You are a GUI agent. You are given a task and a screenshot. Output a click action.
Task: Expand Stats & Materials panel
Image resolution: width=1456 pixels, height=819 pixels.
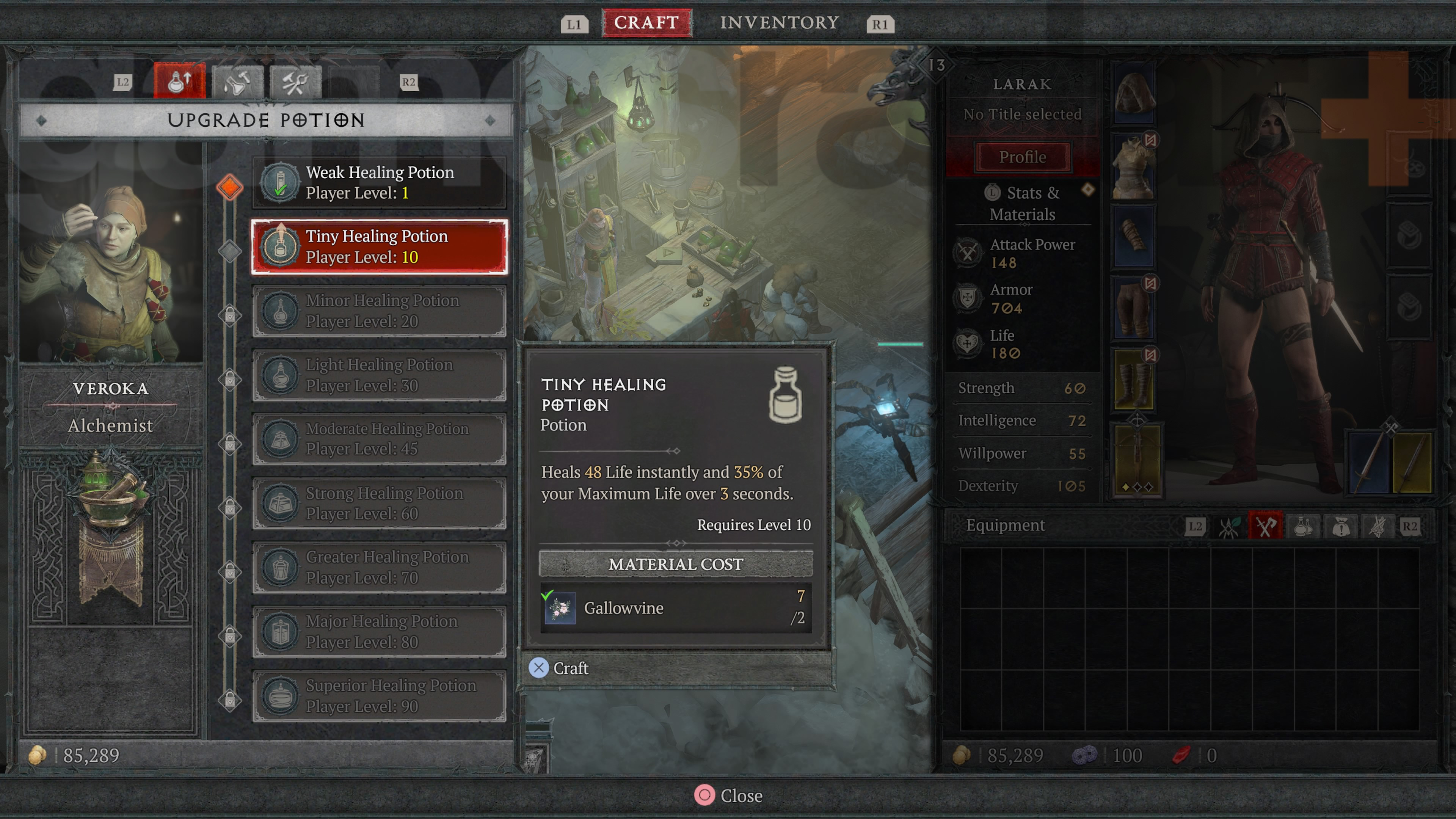pos(1022,204)
